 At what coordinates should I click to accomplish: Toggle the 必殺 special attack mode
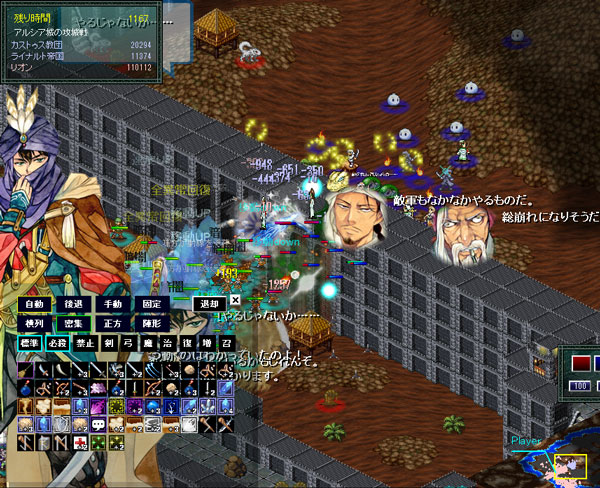(x=58, y=342)
